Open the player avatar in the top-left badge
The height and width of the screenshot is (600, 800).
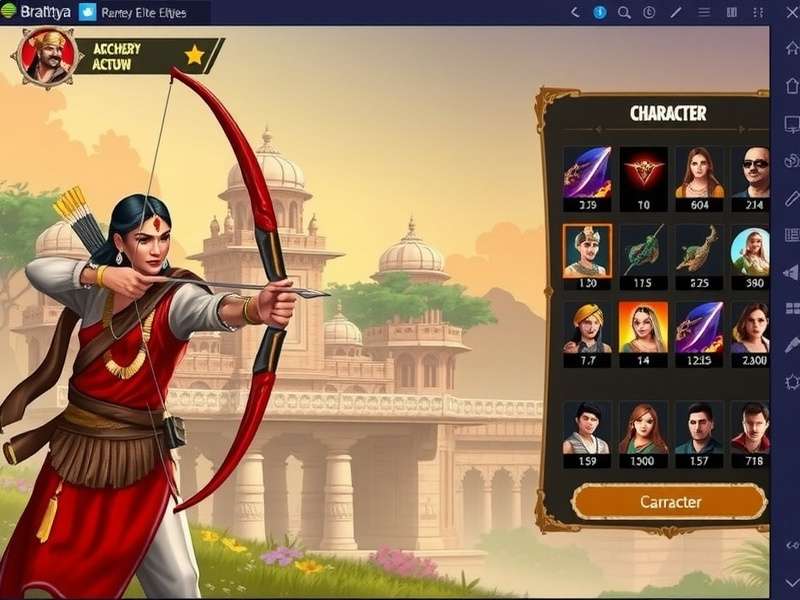click(x=45, y=57)
